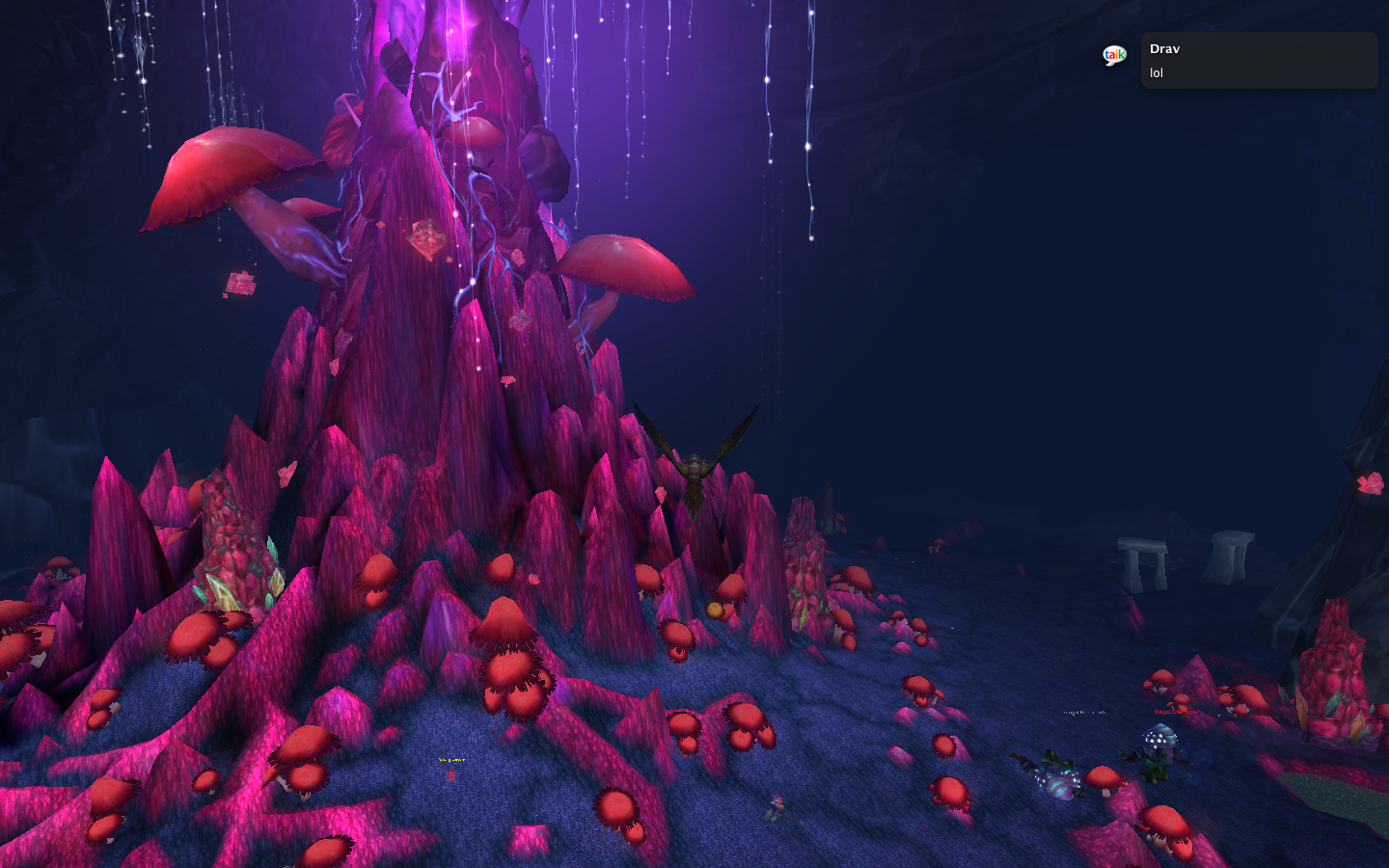Click the Google Talk speech bubble icon
This screenshot has height=868, width=1389.
pyautogui.click(x=1114, y=56)
